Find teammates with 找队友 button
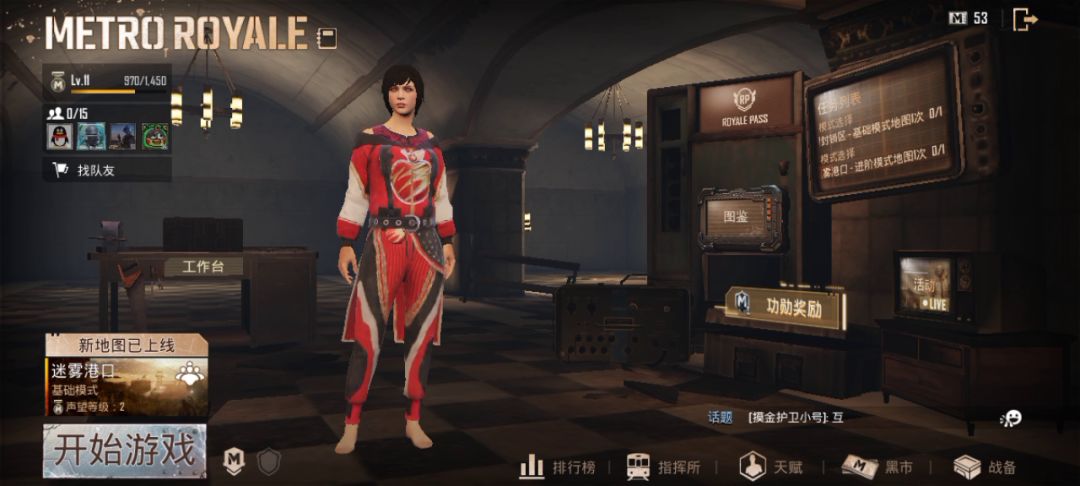The image size is (1080, 486). point(96,170)
